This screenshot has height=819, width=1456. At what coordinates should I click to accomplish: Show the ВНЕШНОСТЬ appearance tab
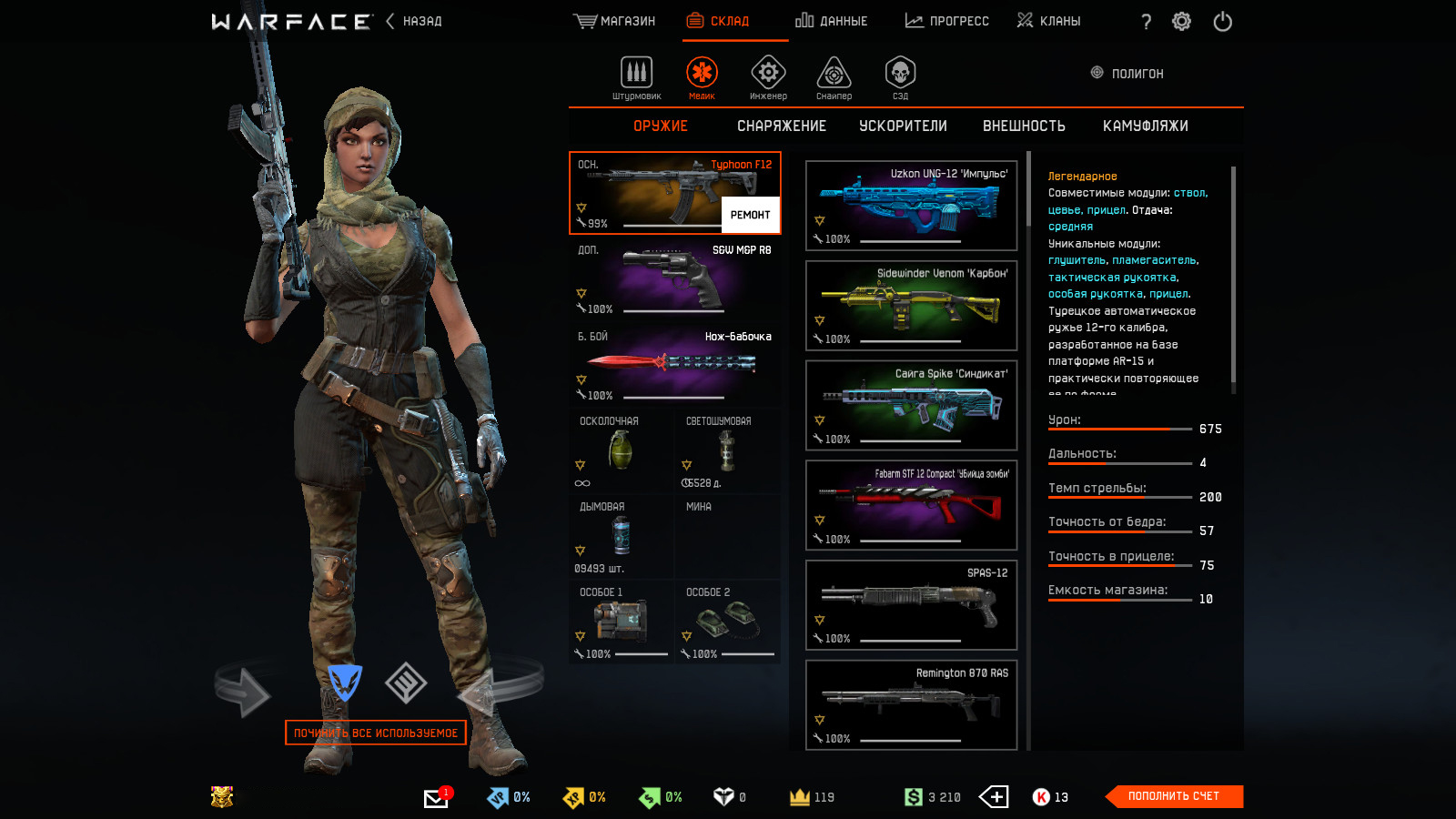point(1024,126)
